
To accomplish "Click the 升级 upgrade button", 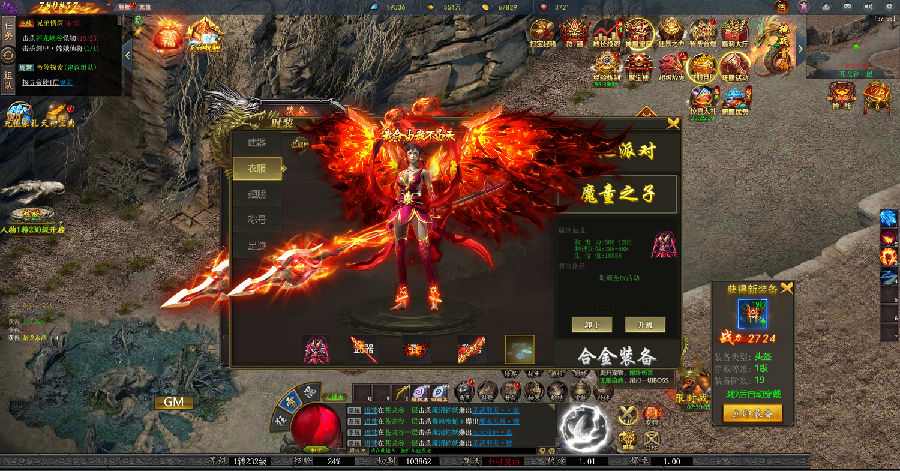I will [645, 324].
